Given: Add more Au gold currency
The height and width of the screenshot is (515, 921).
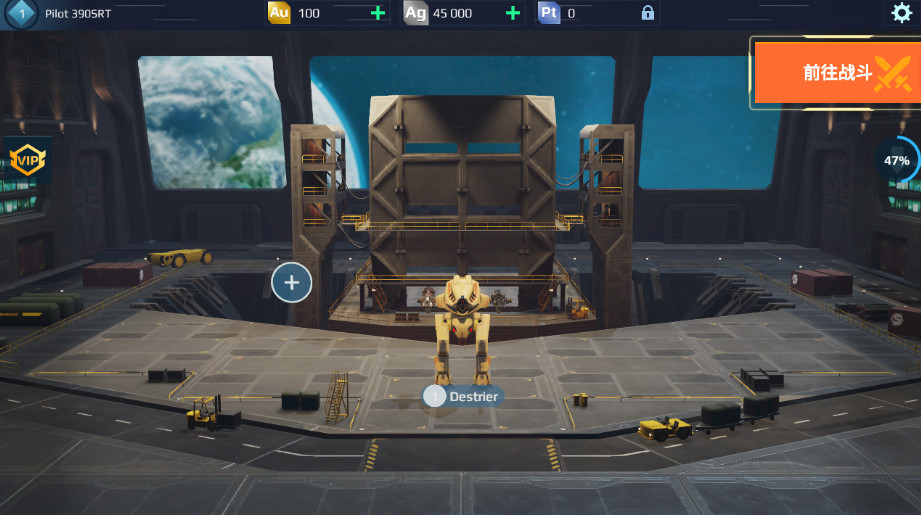Looking at the screenshot, I should [x=378, y=13].
